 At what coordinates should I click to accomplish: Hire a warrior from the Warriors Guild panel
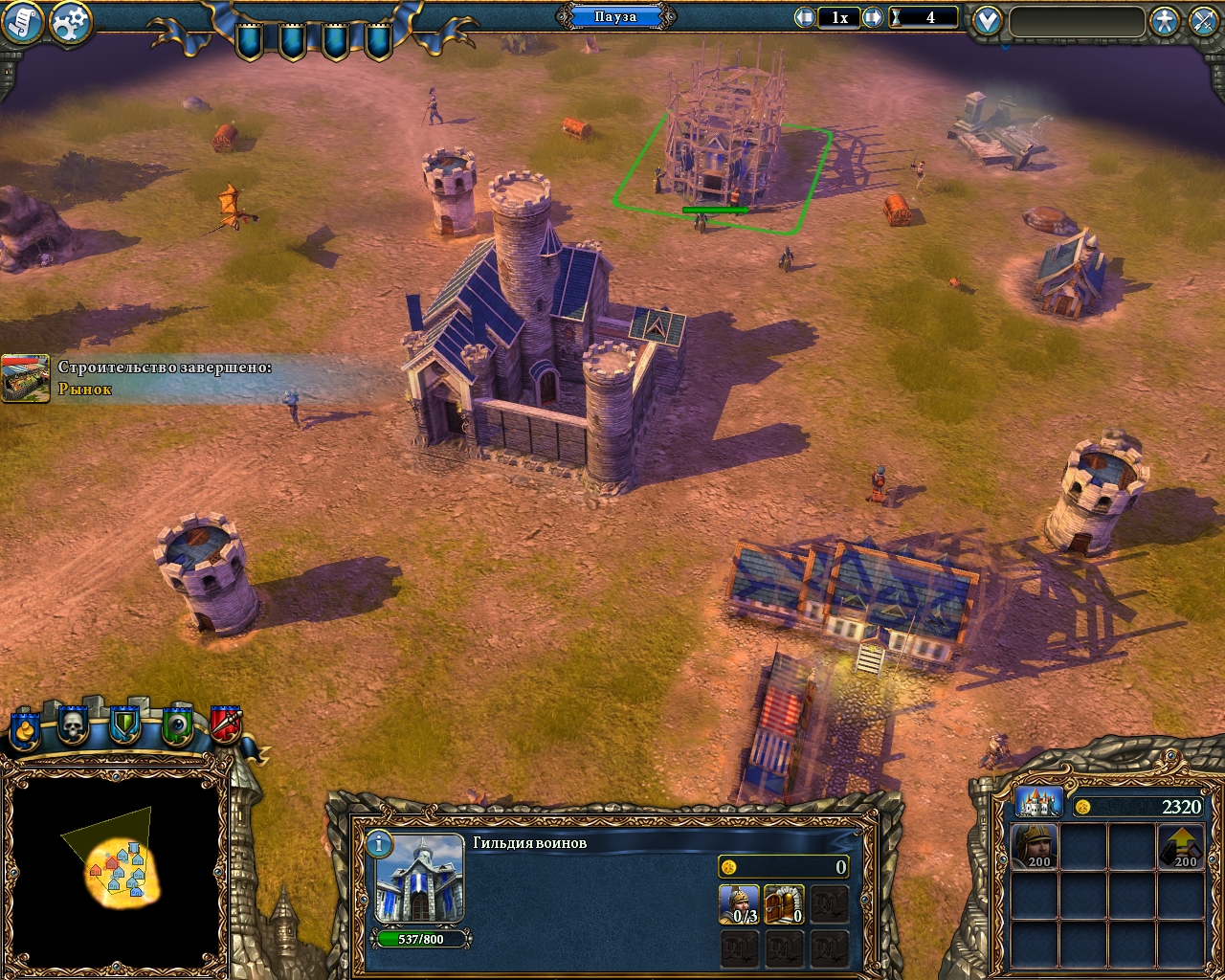tap(740, 903)
